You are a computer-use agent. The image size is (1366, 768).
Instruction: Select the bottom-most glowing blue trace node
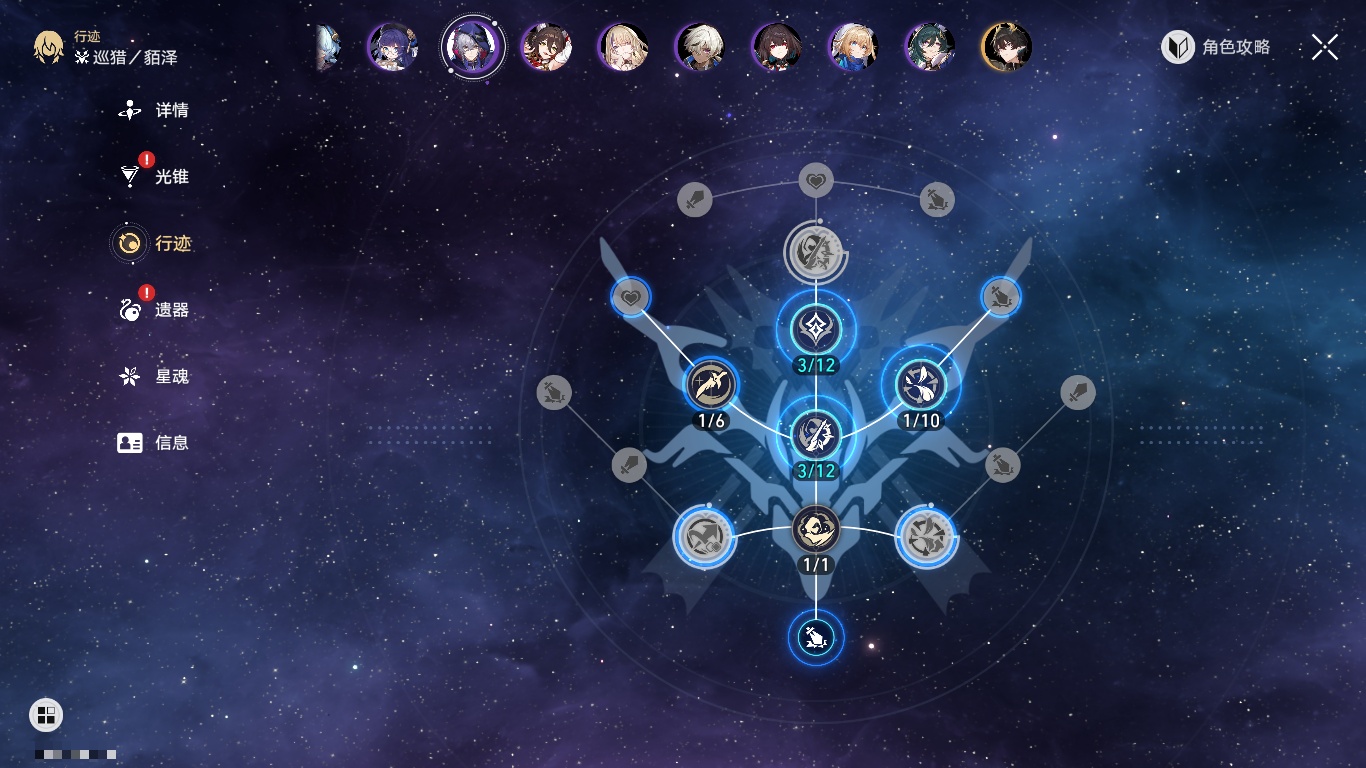coord(816,637)
